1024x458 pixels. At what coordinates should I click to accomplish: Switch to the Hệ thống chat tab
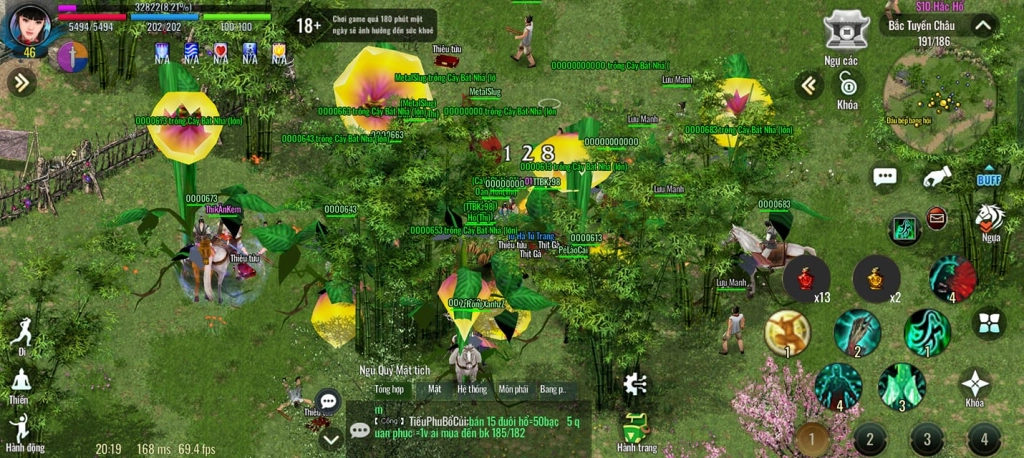[x=471, y=388]
